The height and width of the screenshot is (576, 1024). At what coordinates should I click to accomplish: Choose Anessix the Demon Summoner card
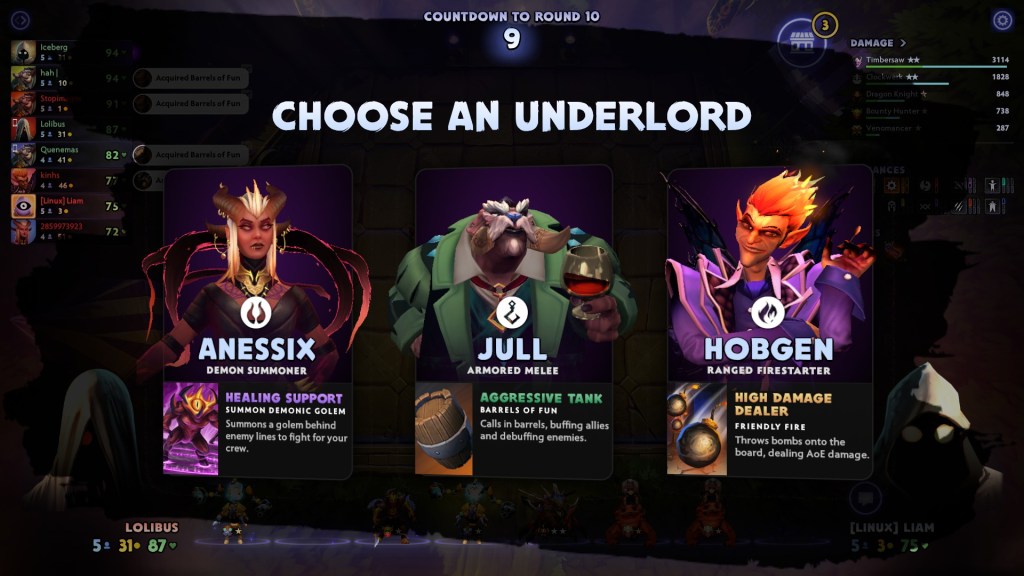coord(257,320)
